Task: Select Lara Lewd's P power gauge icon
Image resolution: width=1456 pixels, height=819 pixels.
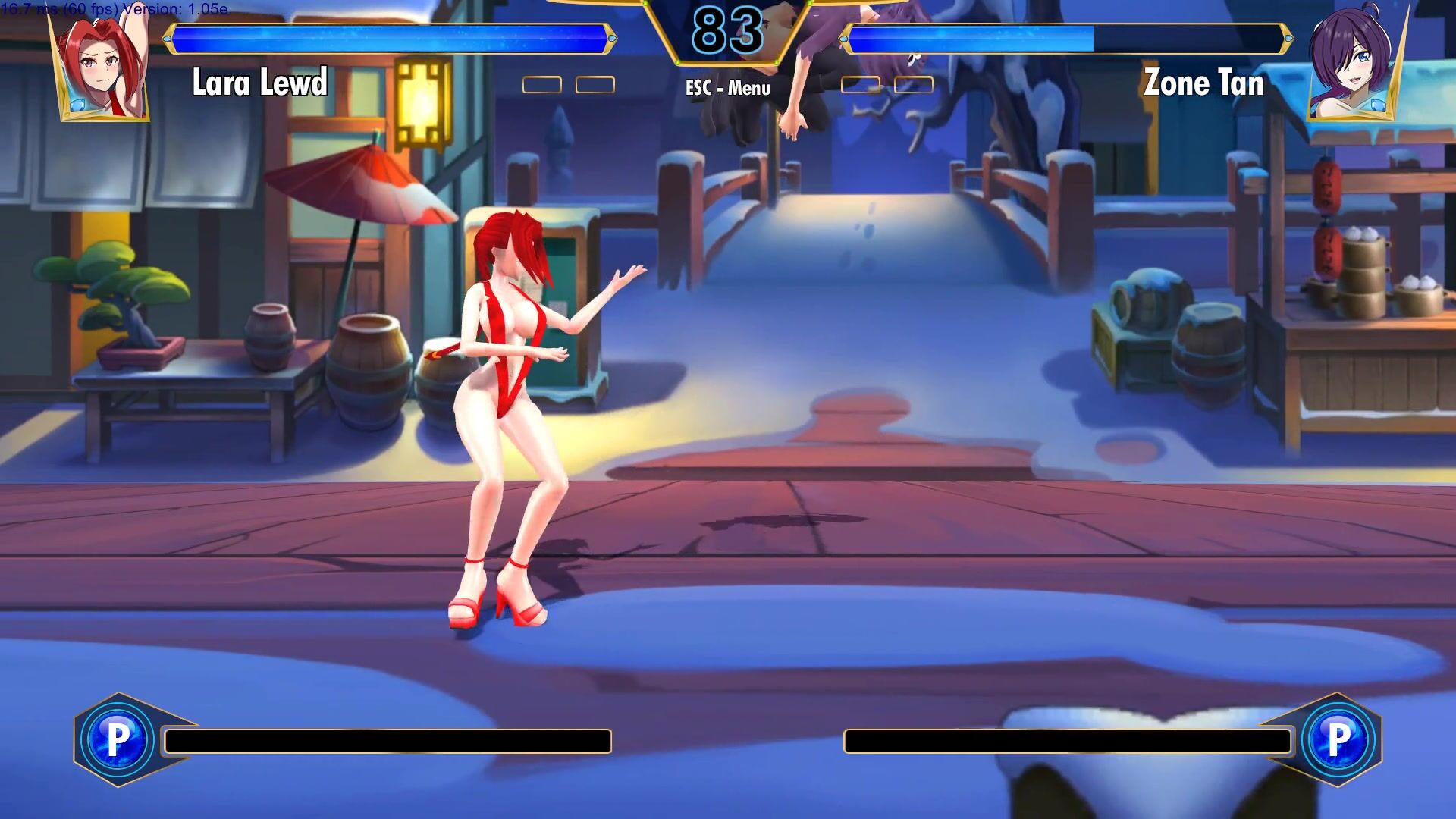Action: point(118,739)
